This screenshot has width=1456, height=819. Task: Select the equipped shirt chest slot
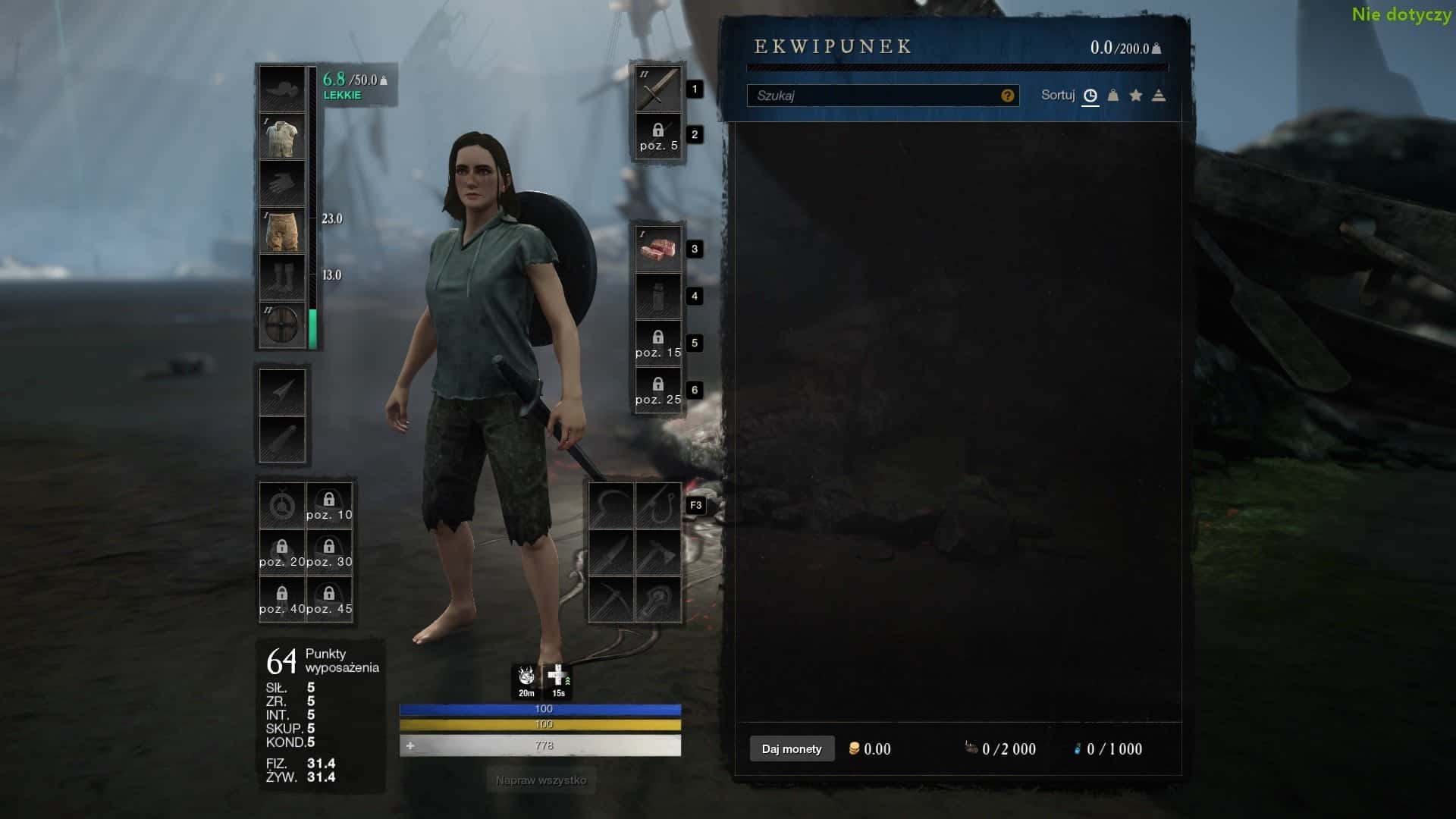[282, 136]
